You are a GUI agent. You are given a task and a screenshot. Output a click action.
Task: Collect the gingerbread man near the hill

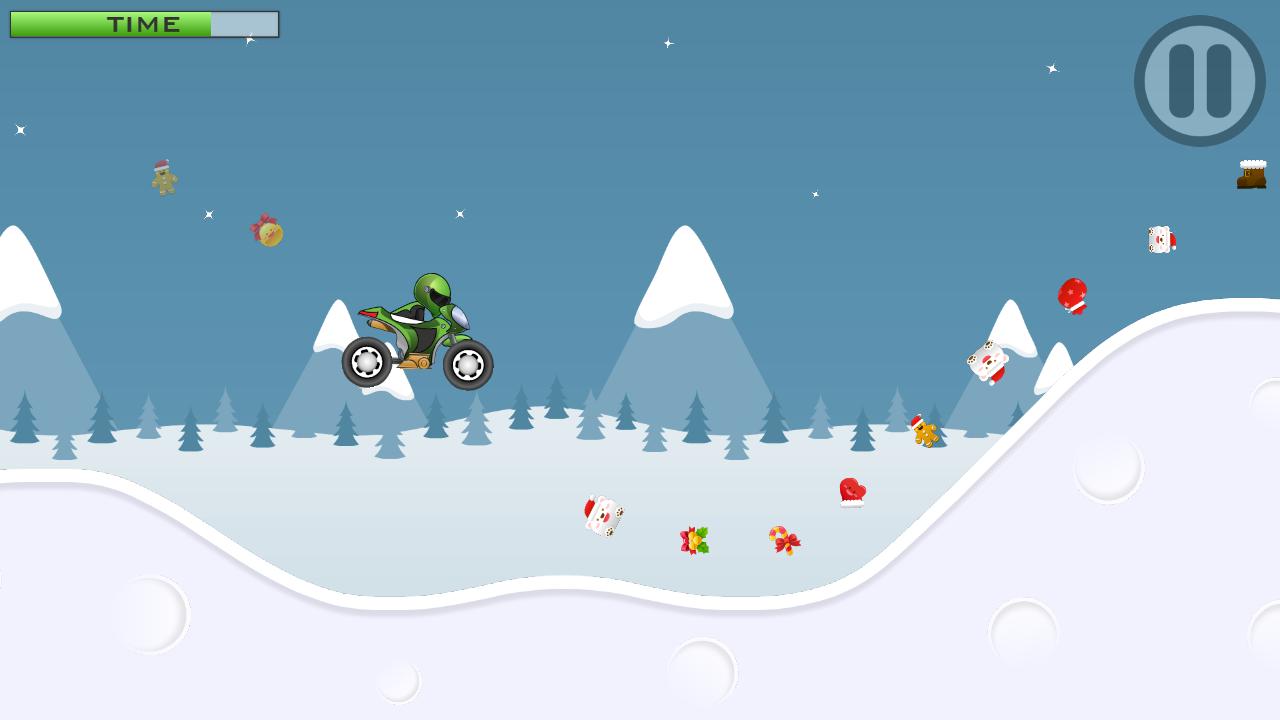[x=923, y=428]
